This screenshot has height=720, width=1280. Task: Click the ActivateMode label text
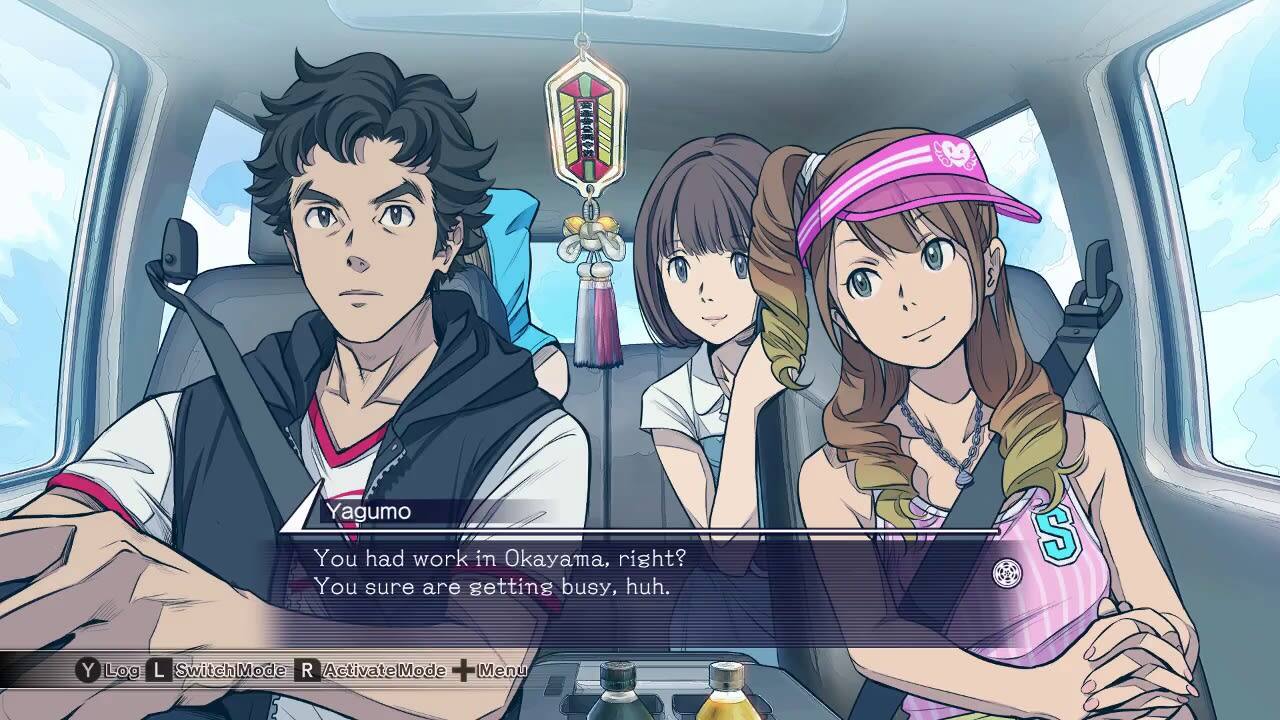click(x=384, y=668)
